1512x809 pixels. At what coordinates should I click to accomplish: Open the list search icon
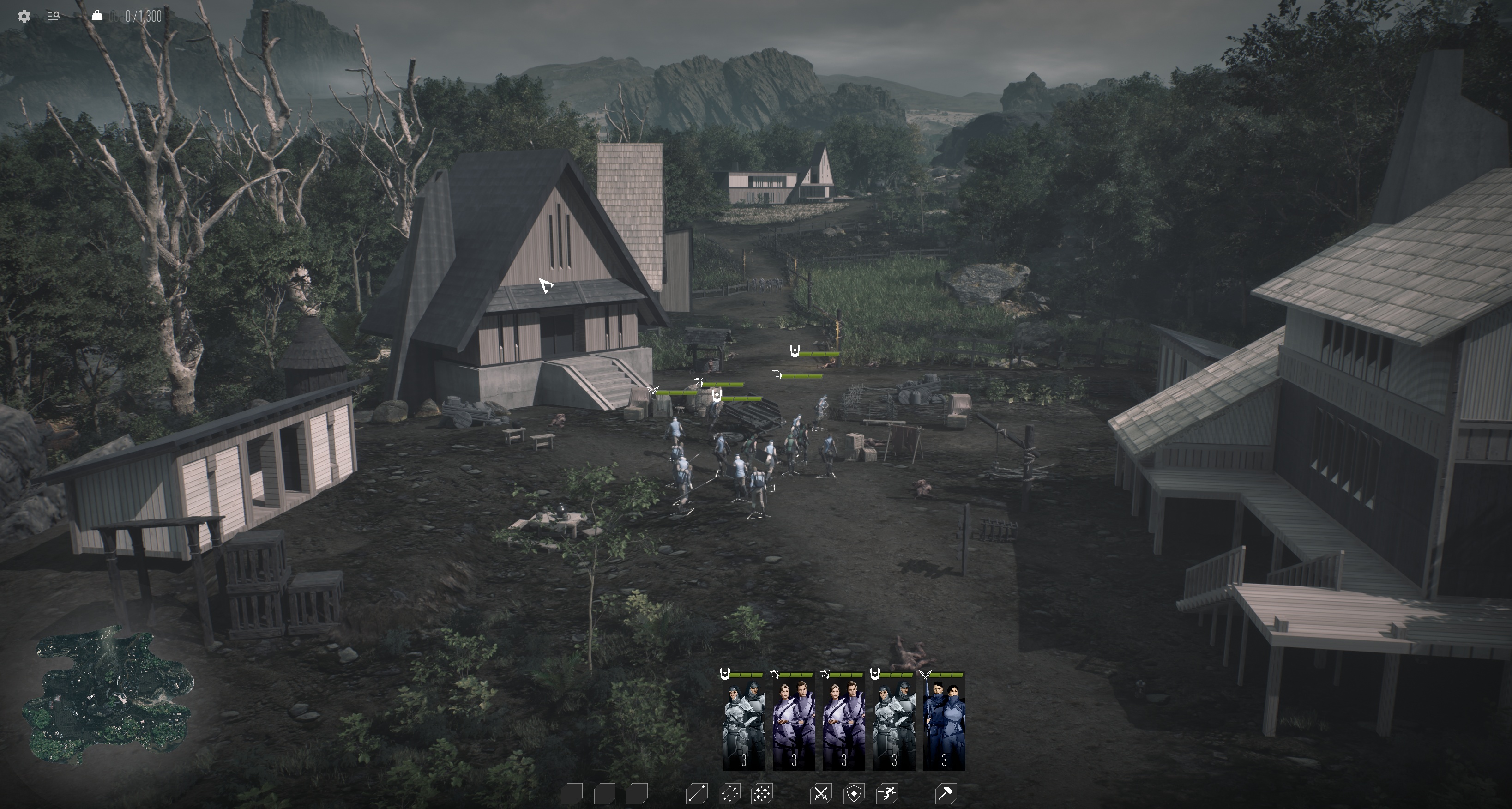click(x=54, y=17)
